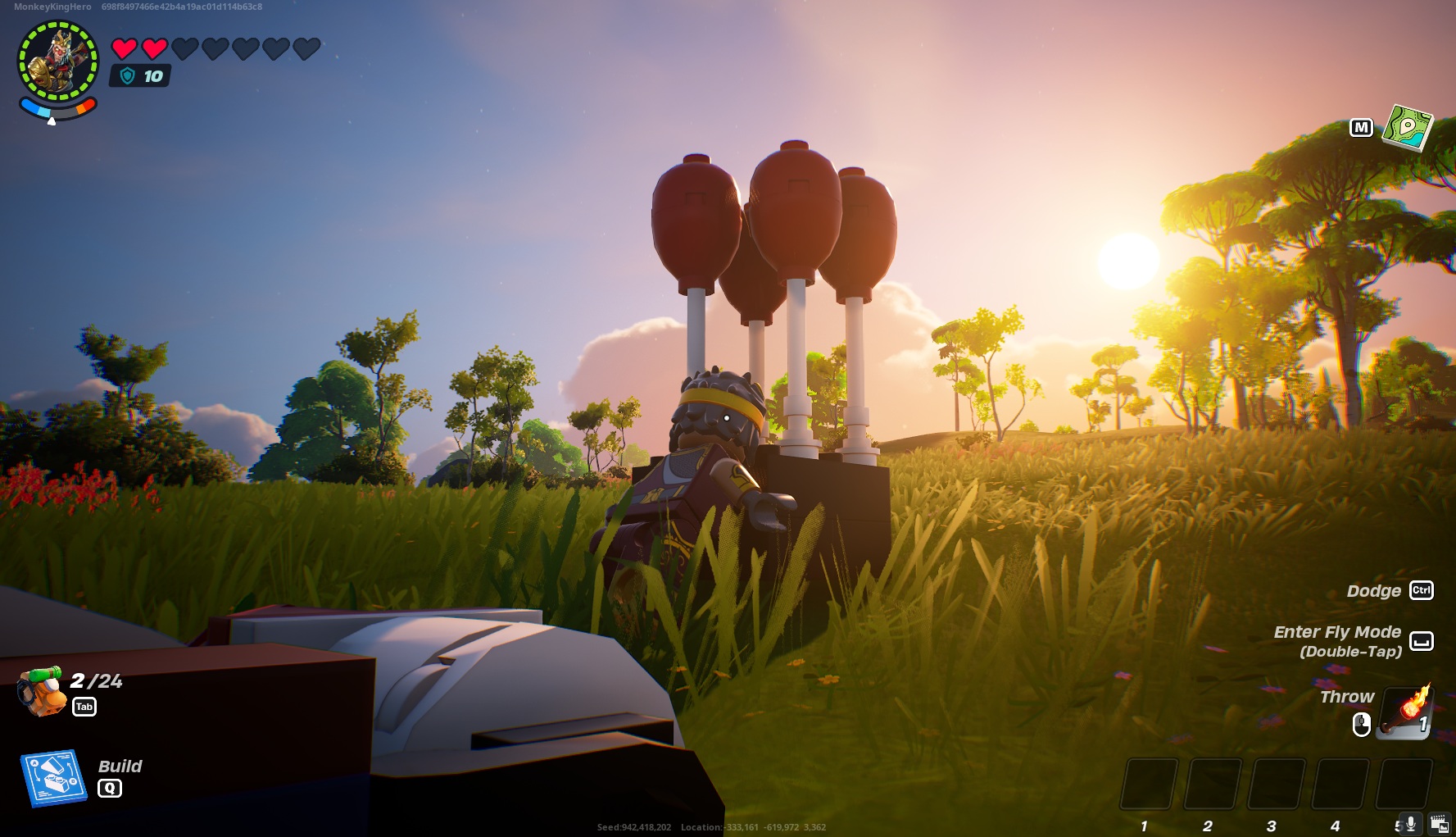The image size is (1456, 837).
Task: Click the video capture icon bottom right
Action: 1440,822
